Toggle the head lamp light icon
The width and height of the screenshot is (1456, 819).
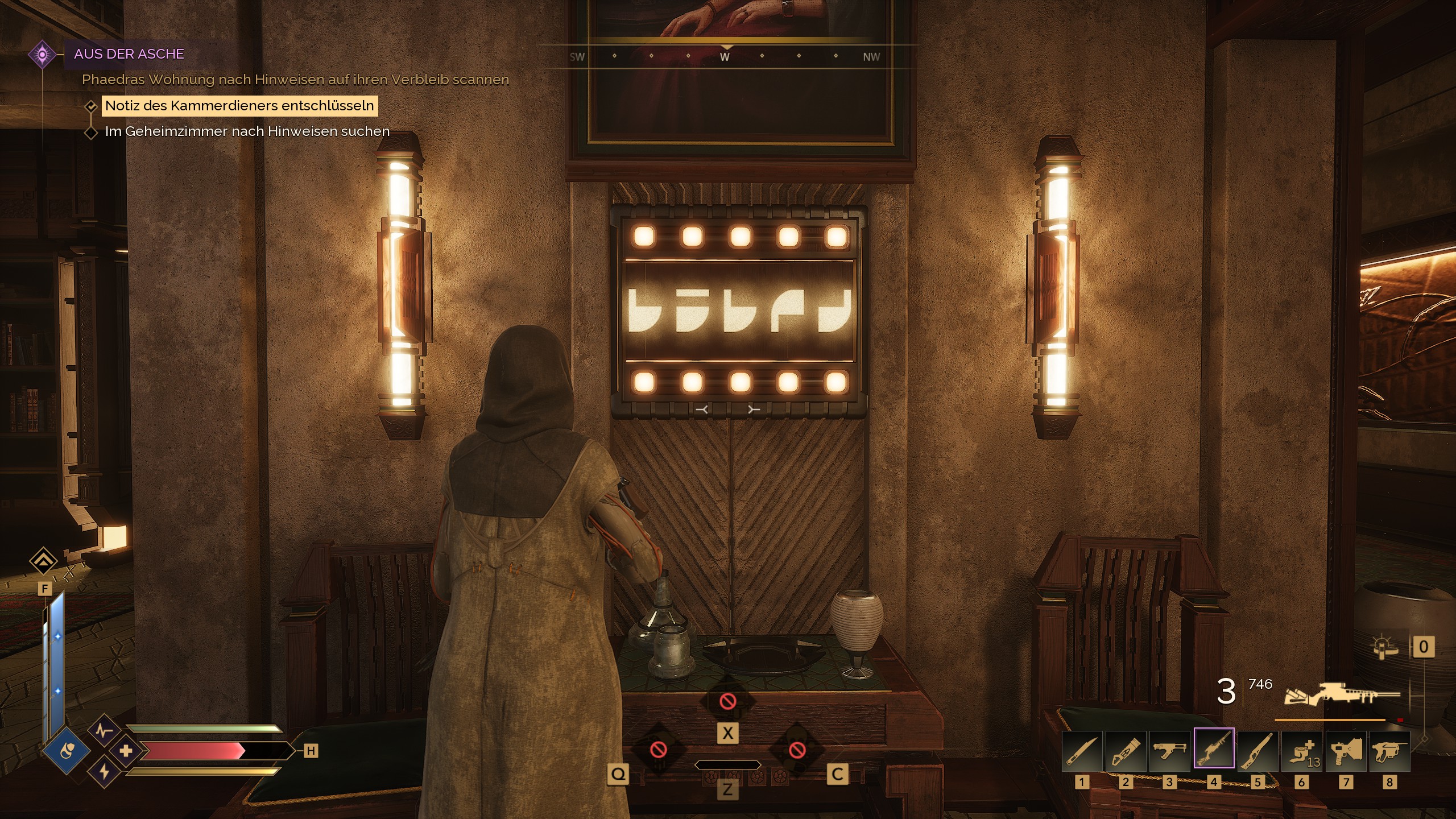click(1384, 647)
